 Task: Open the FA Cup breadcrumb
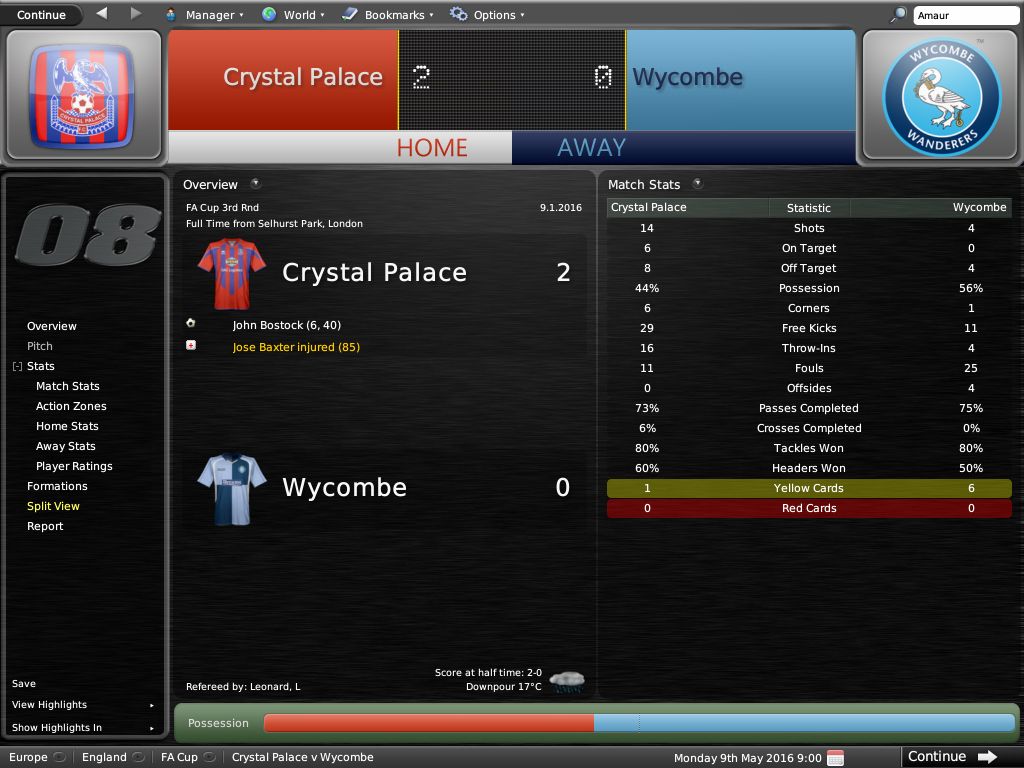180,757
